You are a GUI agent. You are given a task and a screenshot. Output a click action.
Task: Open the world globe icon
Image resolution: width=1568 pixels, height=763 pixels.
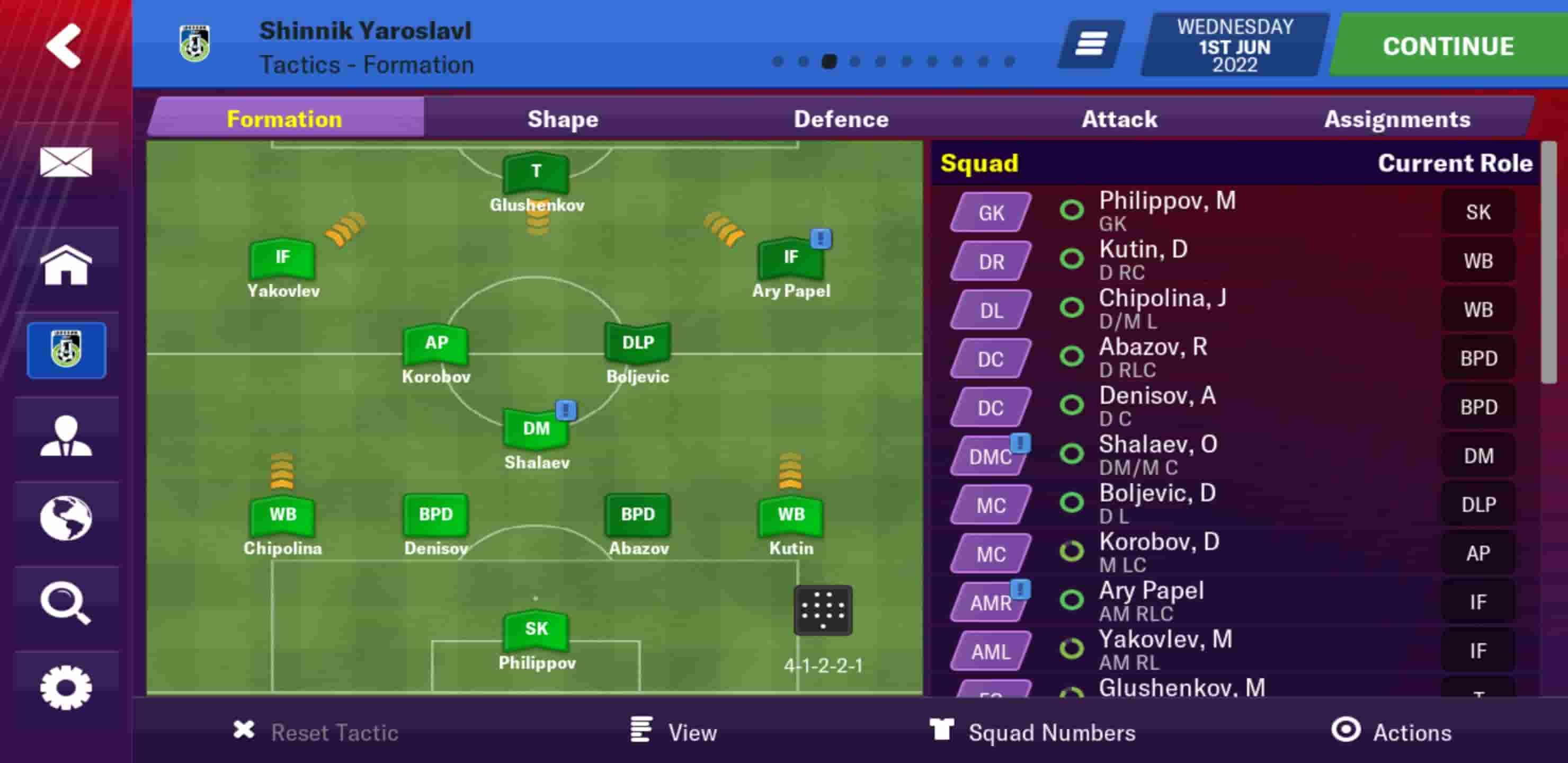66,519
